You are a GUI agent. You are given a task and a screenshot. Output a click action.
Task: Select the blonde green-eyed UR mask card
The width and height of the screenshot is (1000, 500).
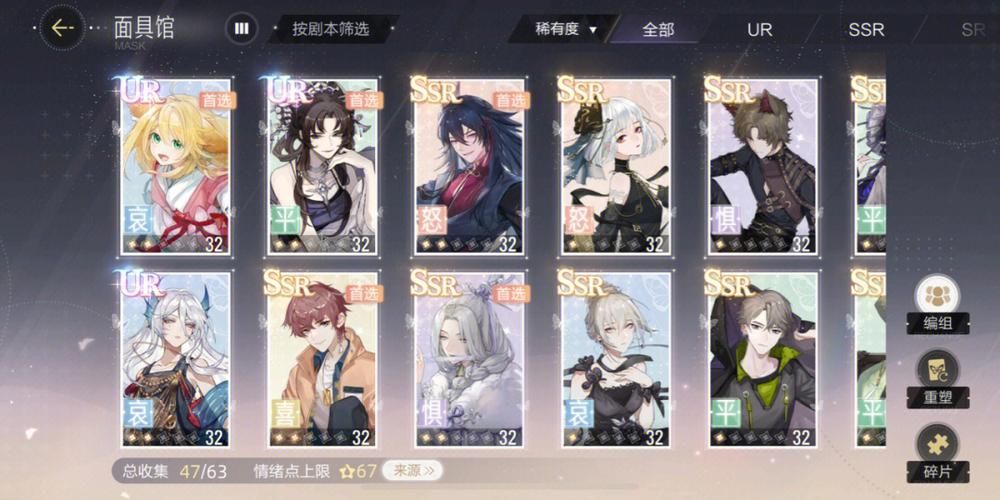click(175, 166)
